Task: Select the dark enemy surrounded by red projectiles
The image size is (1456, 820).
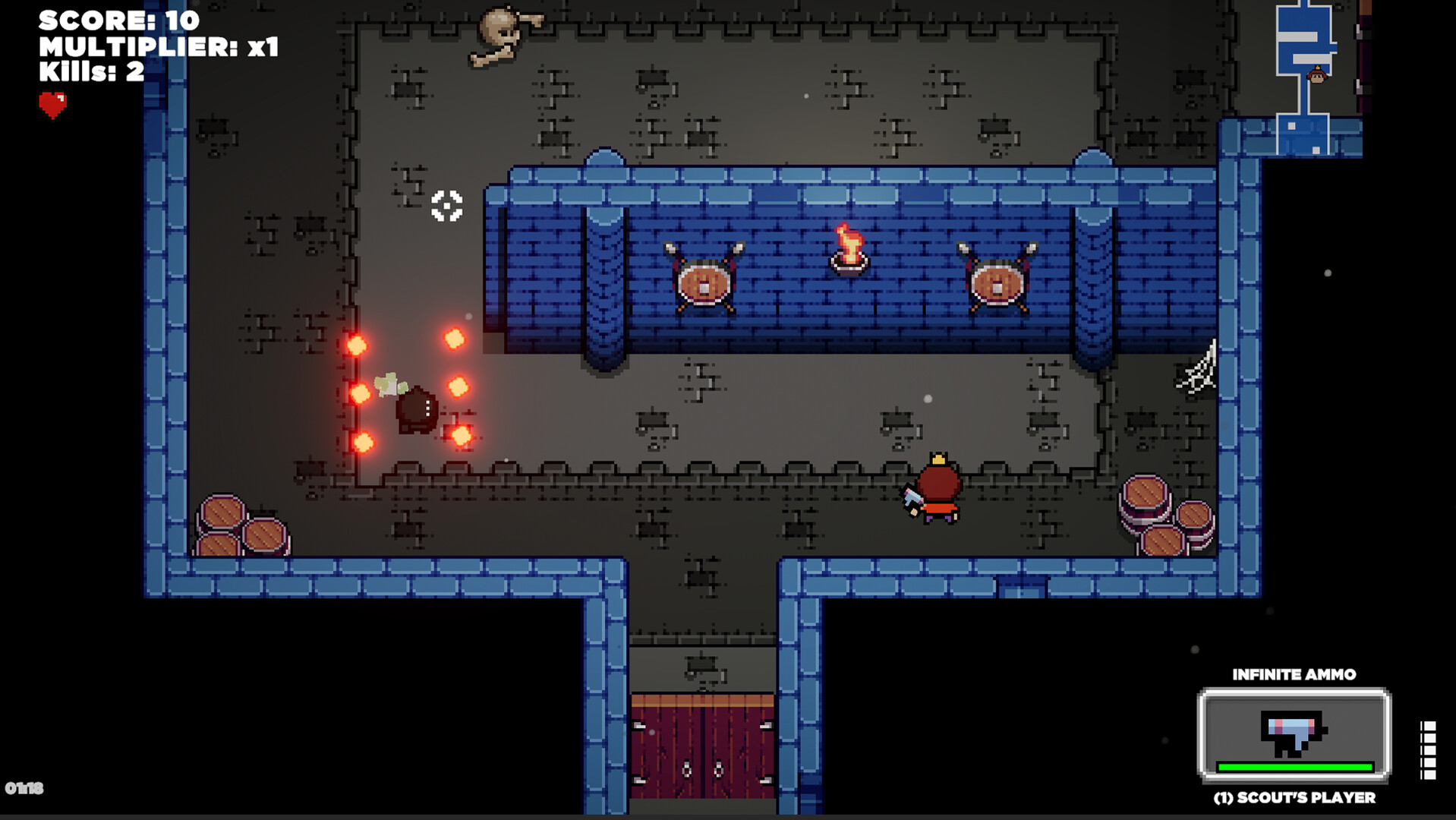Action: (x=416, y=410)
